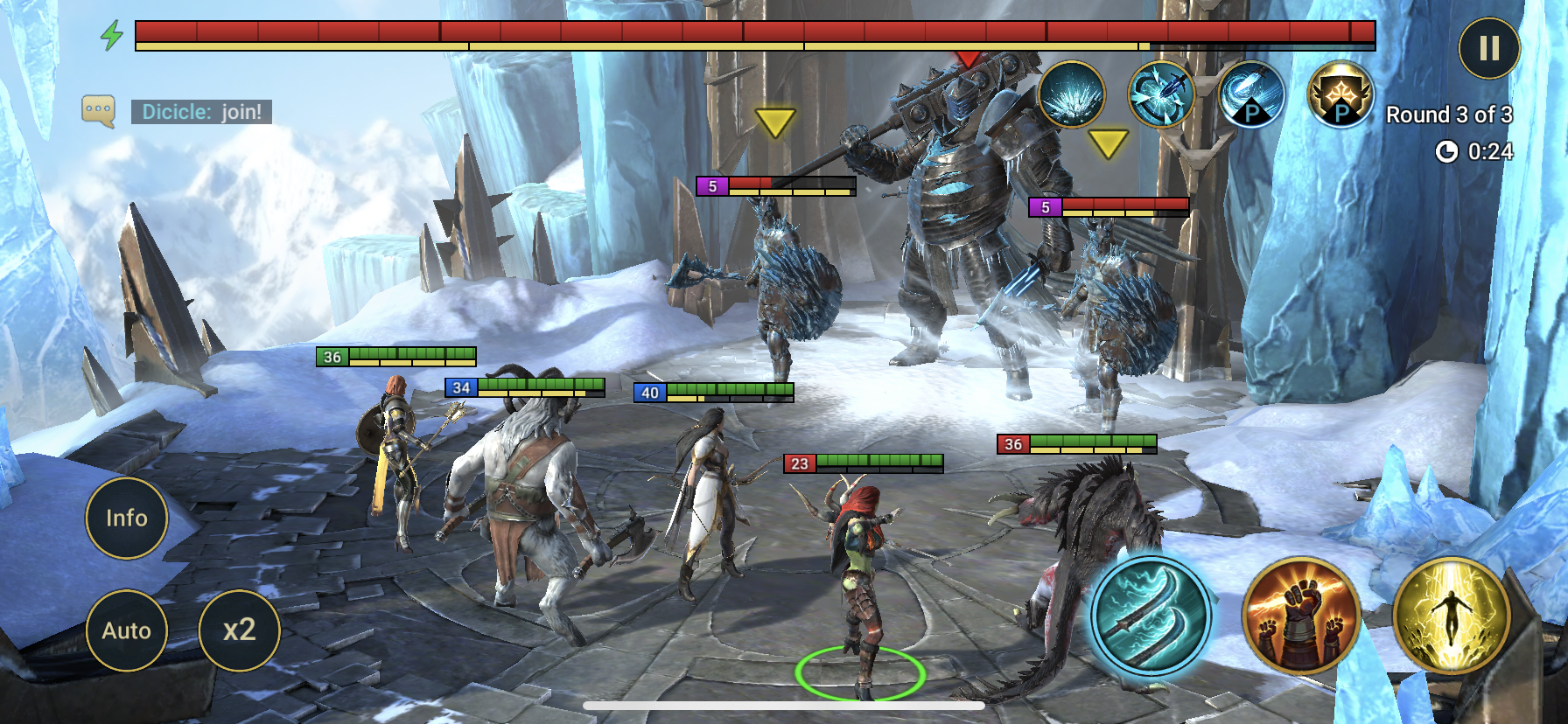Image resolution: width=1568 pixels, height=724 pixels.
Task: Use the twin blades attack skill
Action: [1150, 615]
